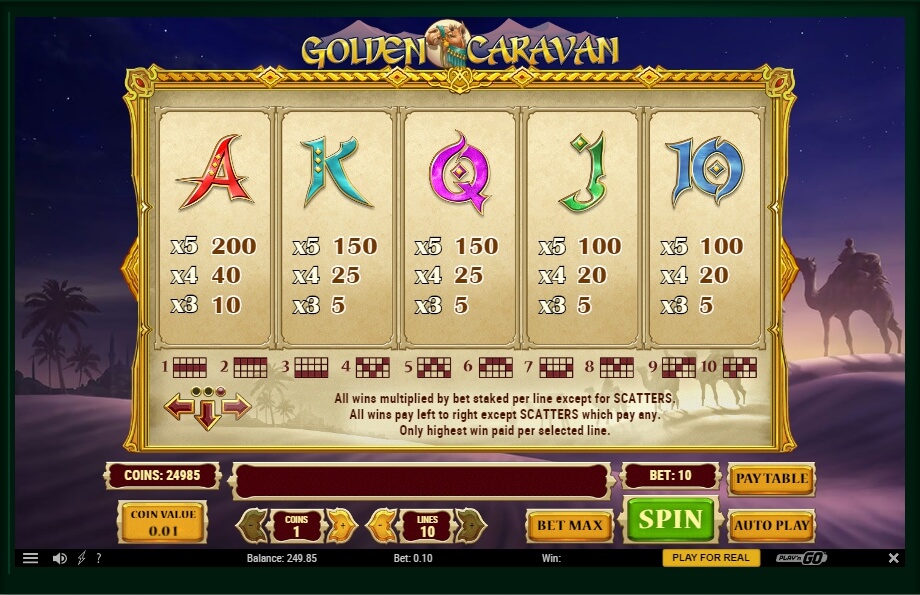
Task: Open help with the question mark icon
Action: point(98,558)
